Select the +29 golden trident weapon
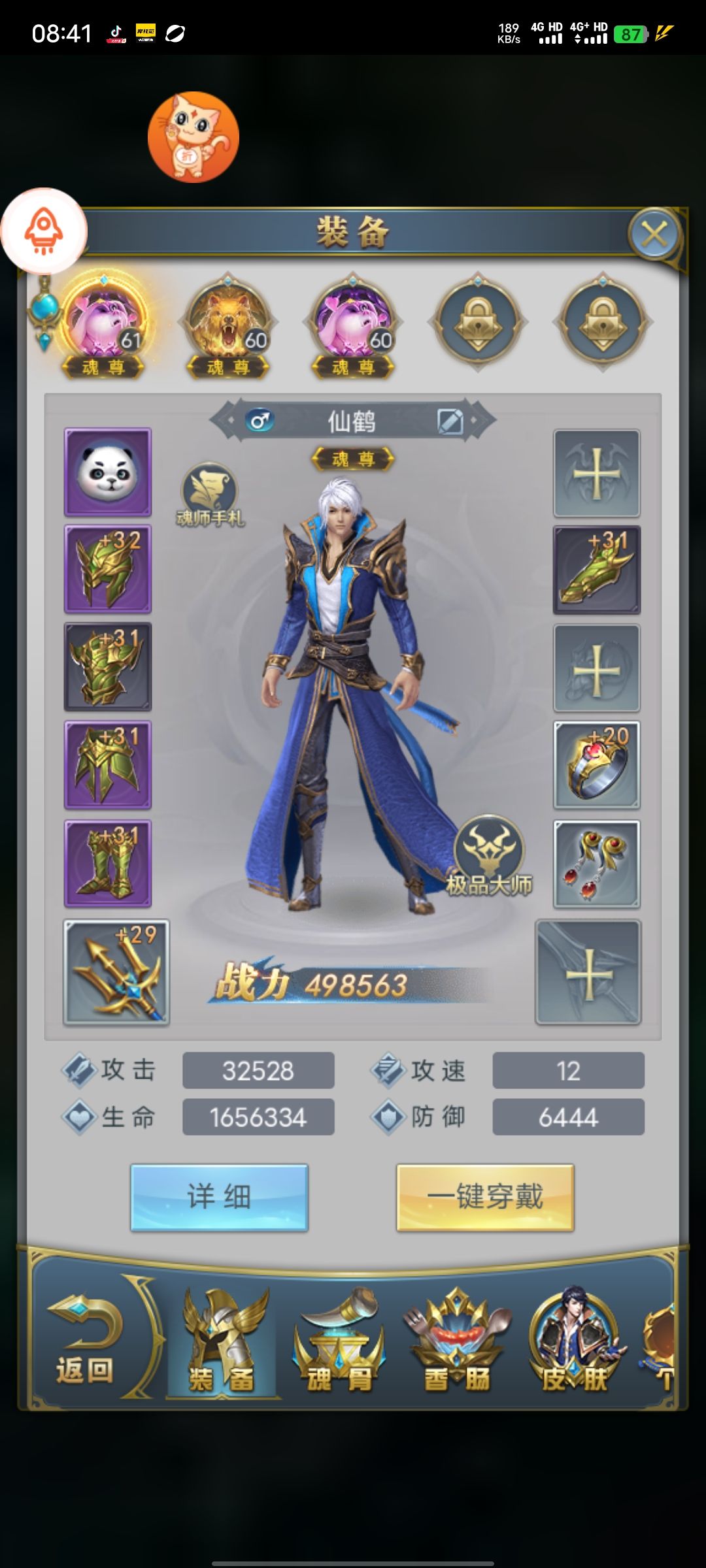Viewport: 706px width, 1568px height. point(116,972)
